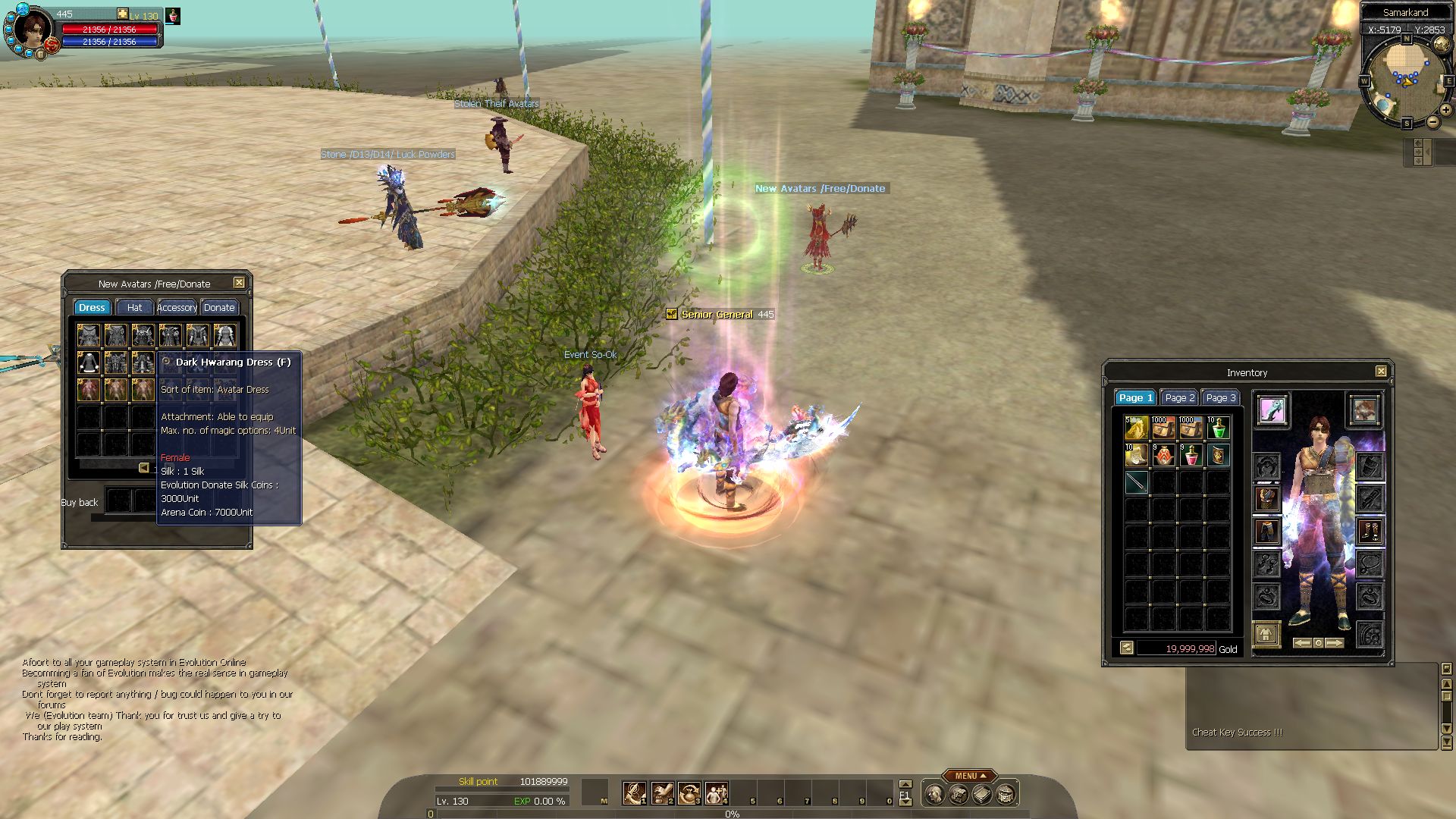The image size is (1456, 819).
Task: Go to the previous shop page arrow
Action: (143, 468)
